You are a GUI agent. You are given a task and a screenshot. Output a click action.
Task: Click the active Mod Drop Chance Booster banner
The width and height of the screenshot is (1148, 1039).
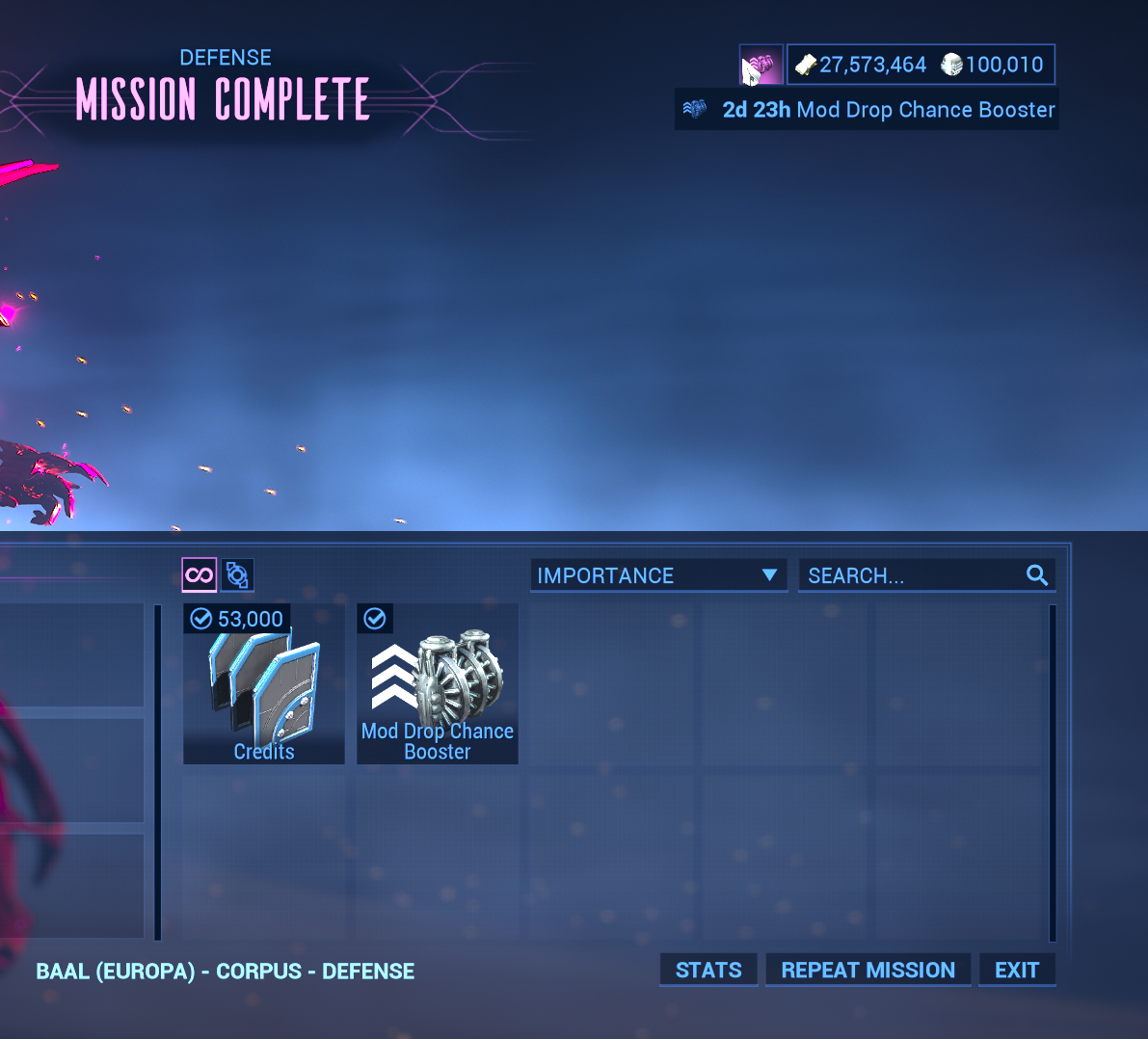click(868, 110)
